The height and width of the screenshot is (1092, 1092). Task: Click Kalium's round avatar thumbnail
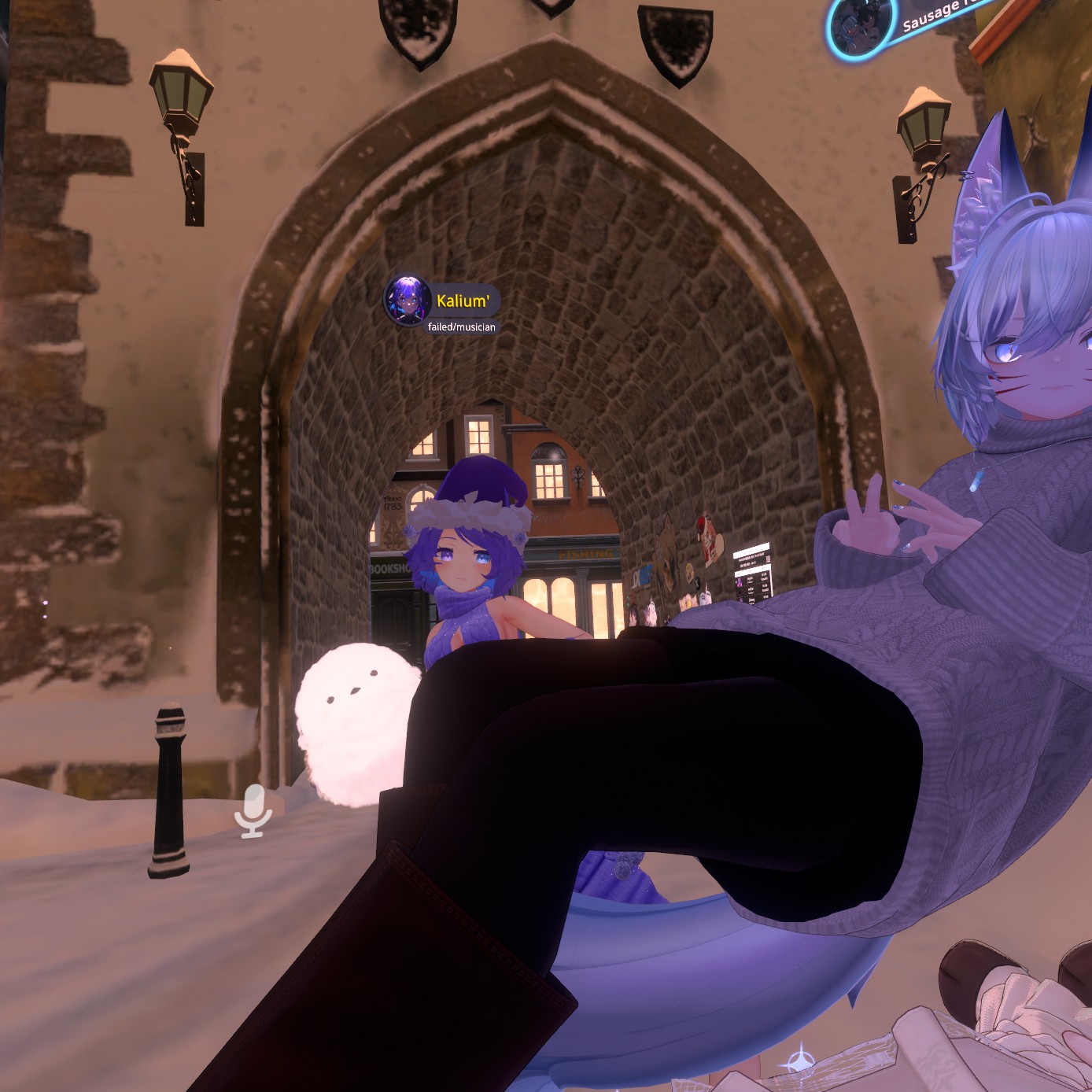pyautogui.click(x=408, y=300)
